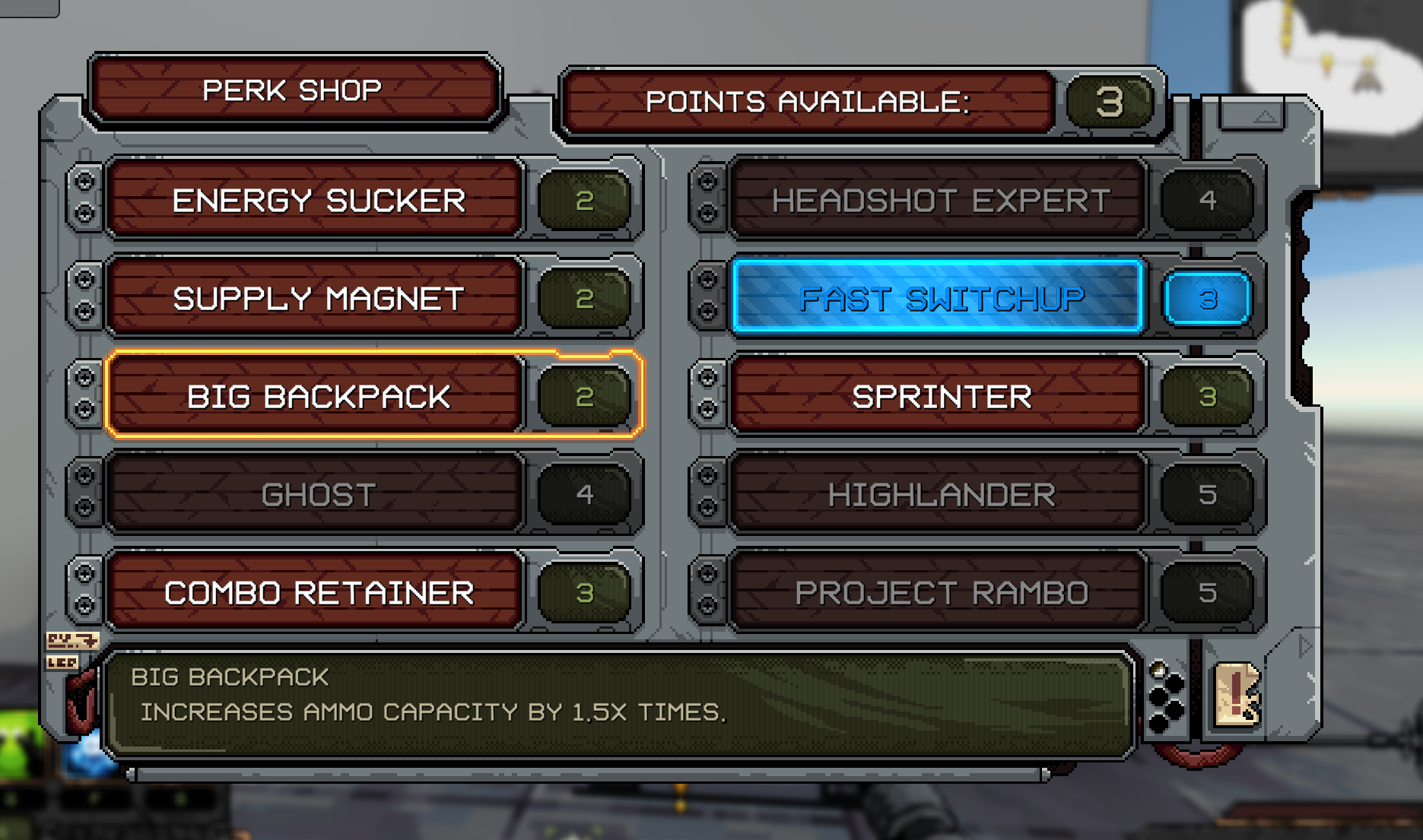Buy the Energy Sucker perk
Viewport: 1423px width, 840px height.
point(317,201)
